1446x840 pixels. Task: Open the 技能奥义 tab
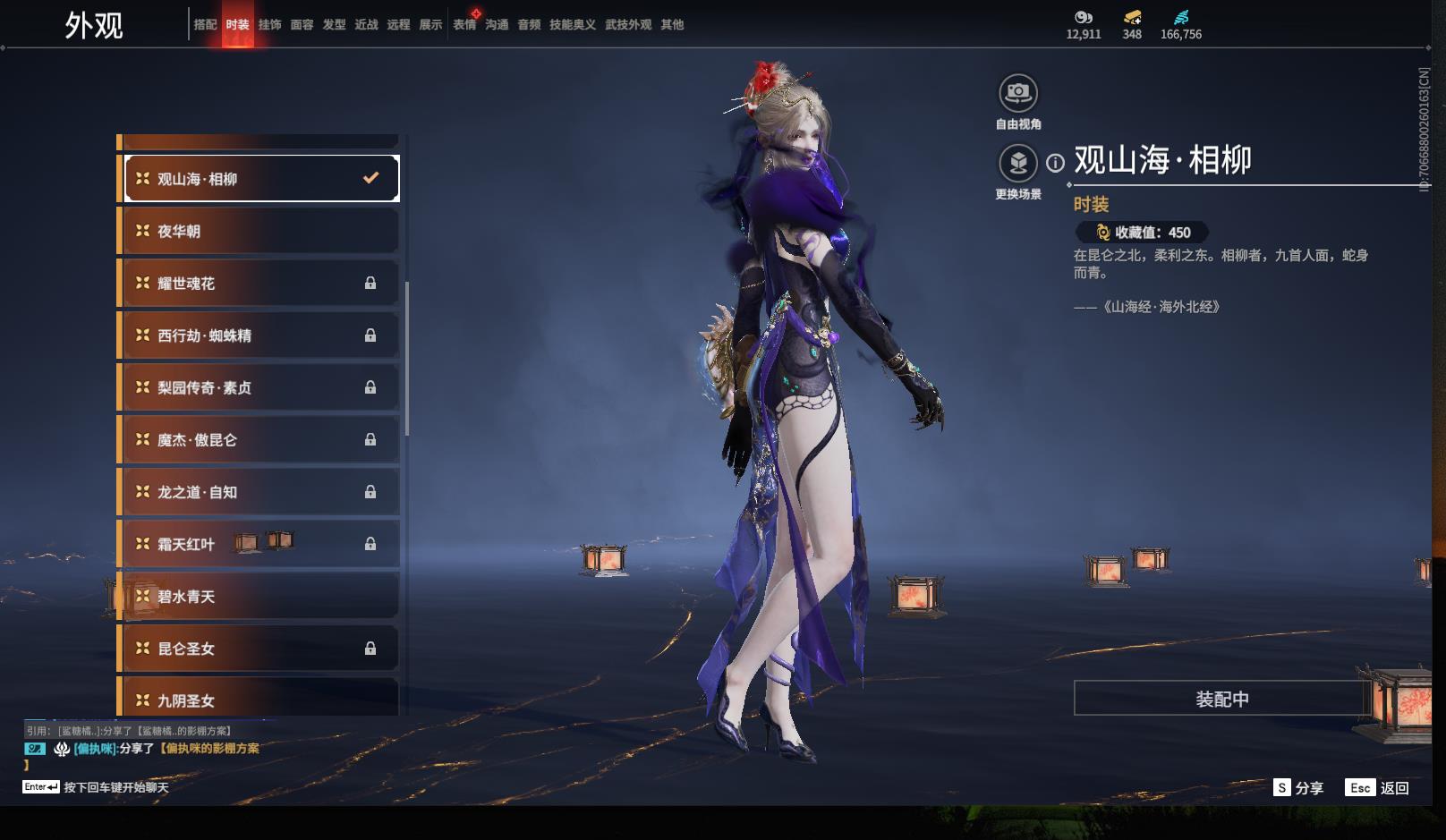click(573, 25)
